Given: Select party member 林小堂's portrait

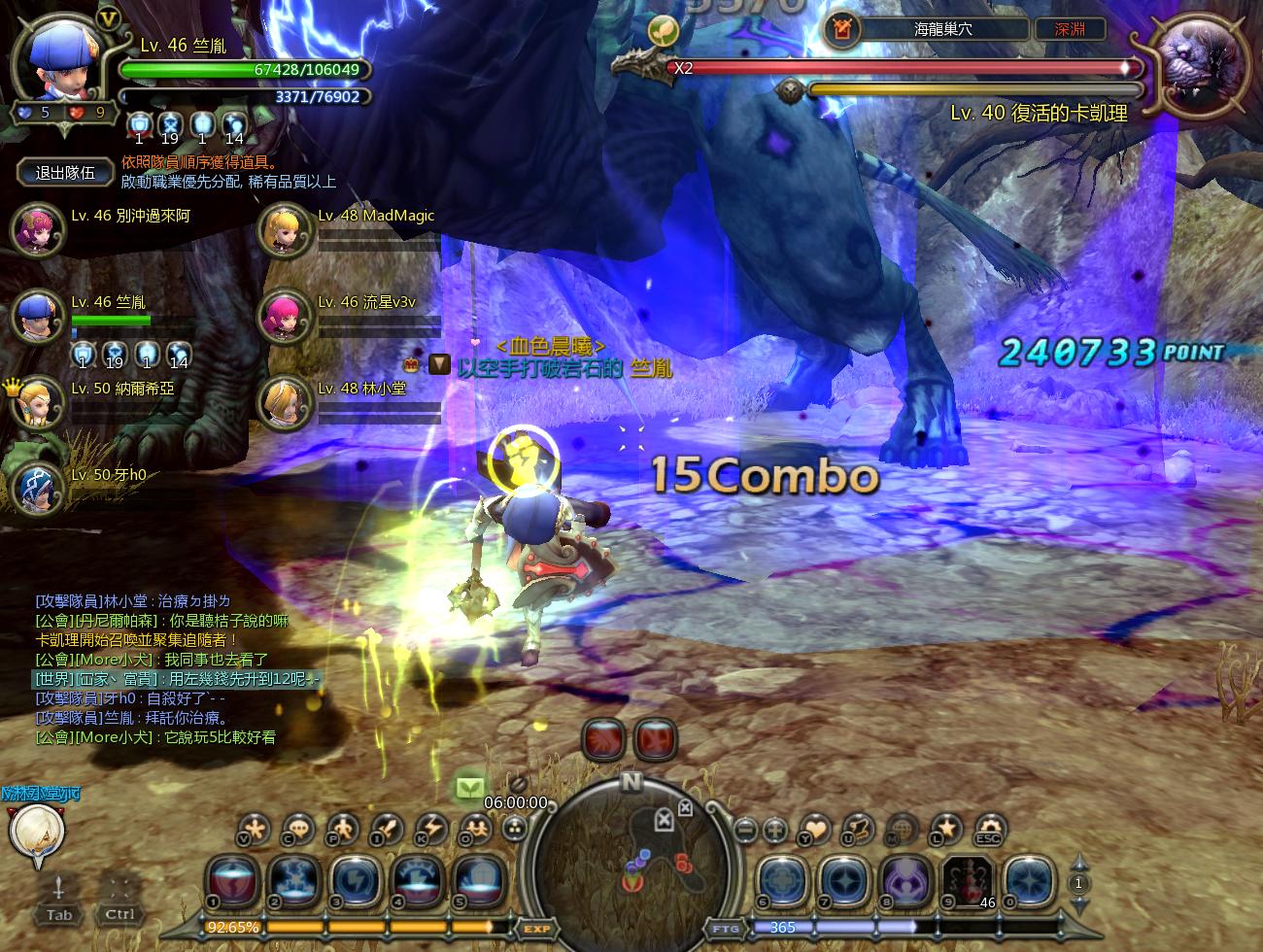Looking at the screenshot, I should [284, 402].
